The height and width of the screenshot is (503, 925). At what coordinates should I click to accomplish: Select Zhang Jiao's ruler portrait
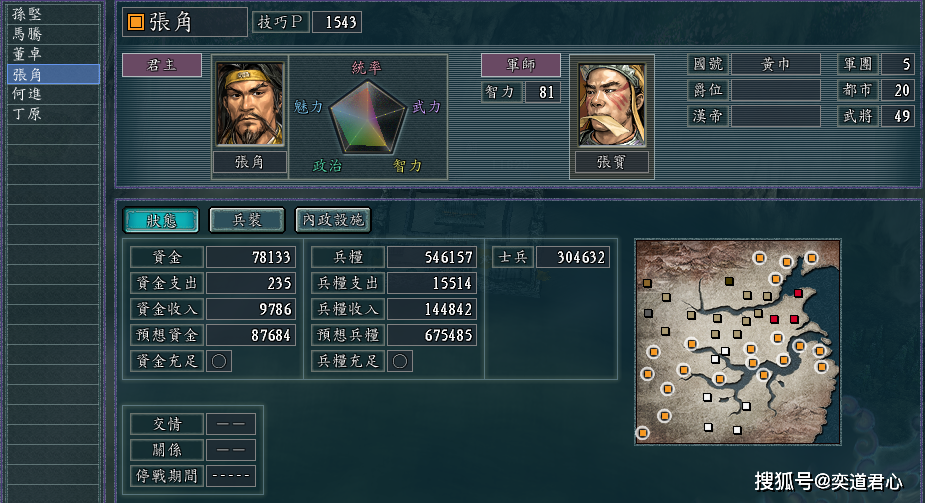point(250,104)
